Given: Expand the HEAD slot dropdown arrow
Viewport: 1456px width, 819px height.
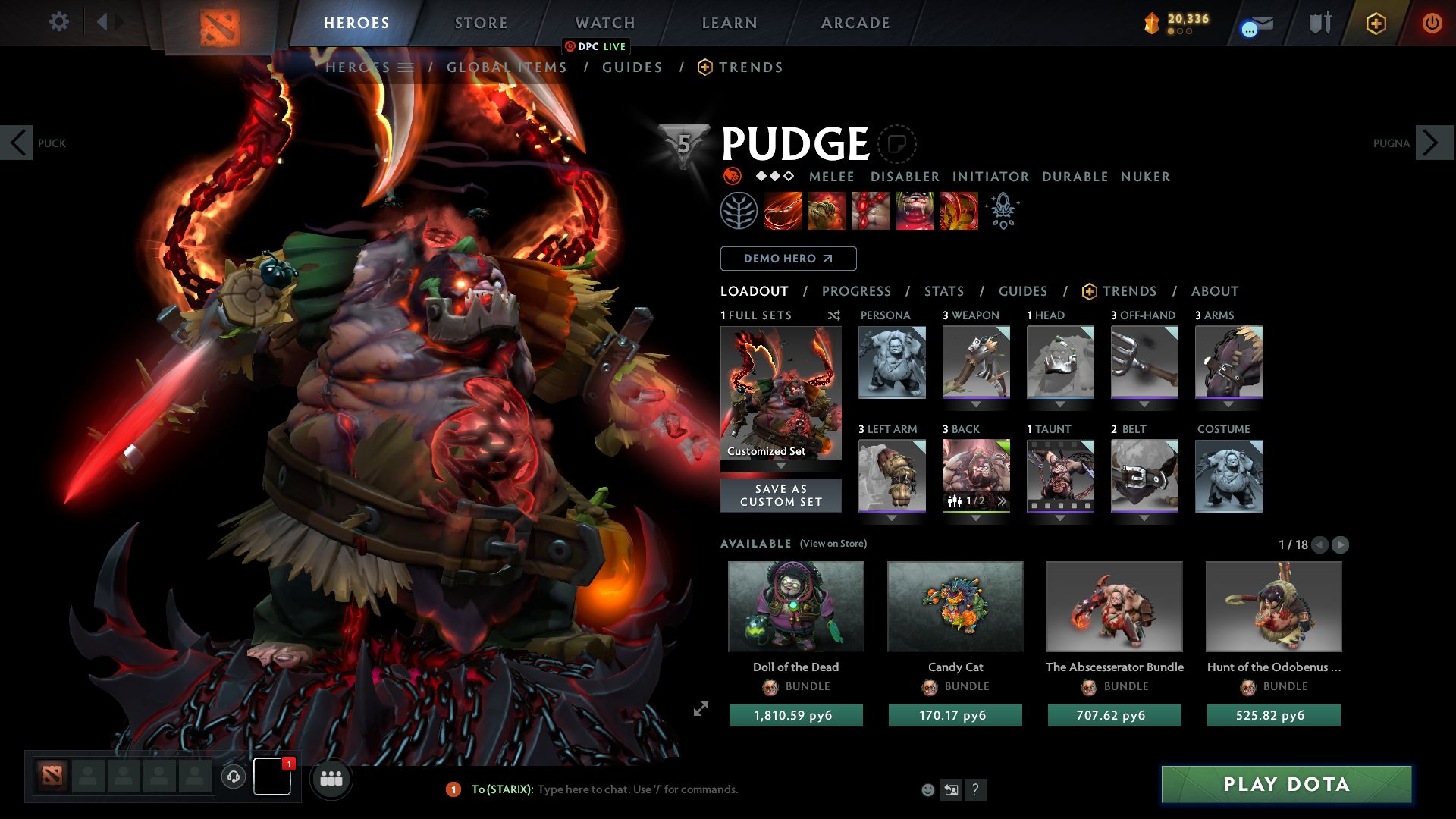Looking at the screenshot, I should 1060,403.
